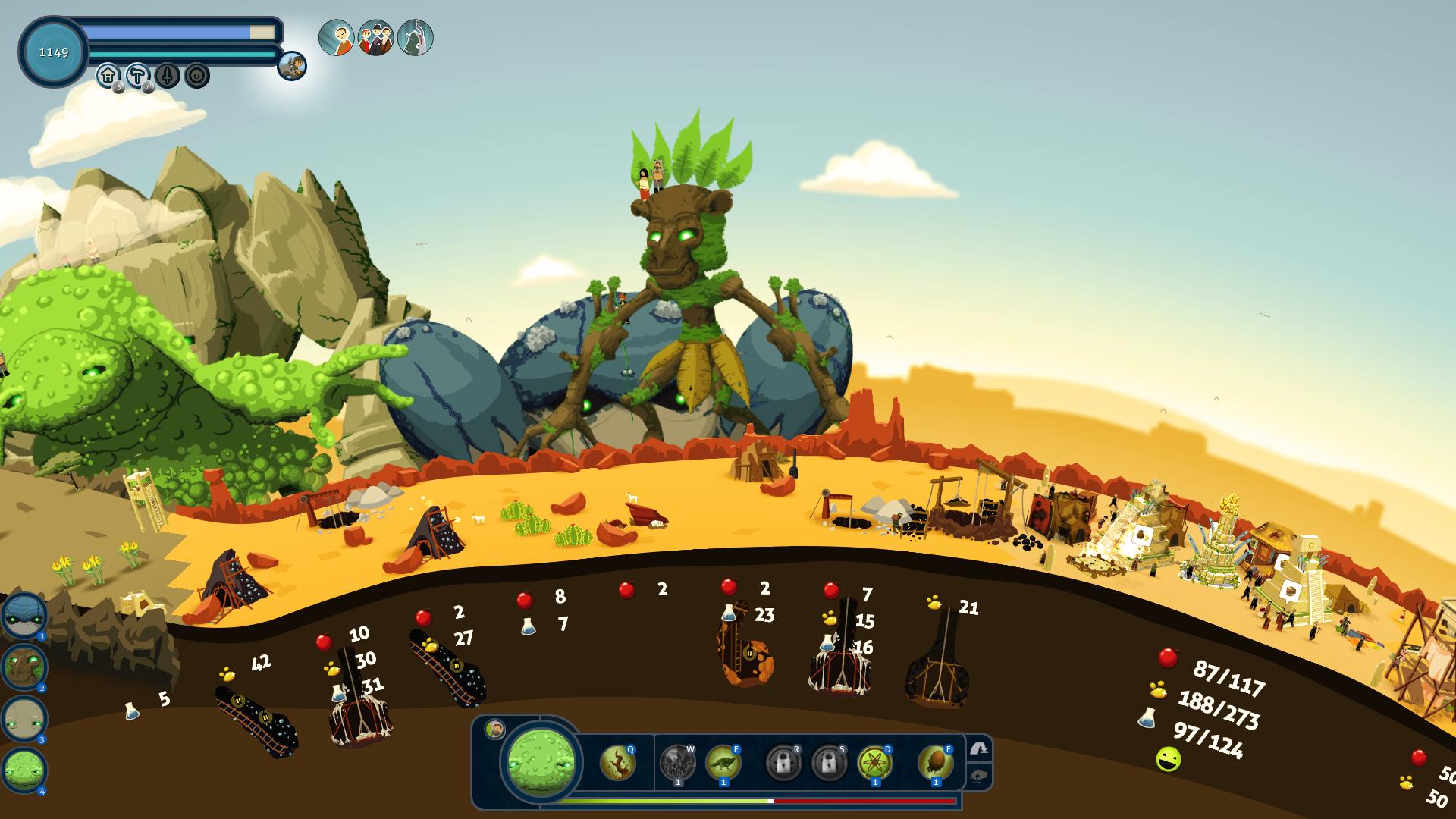Click the sword icon under the era bar
The height and width of the screenshot is (819, 1456).
tap(168, 75)
